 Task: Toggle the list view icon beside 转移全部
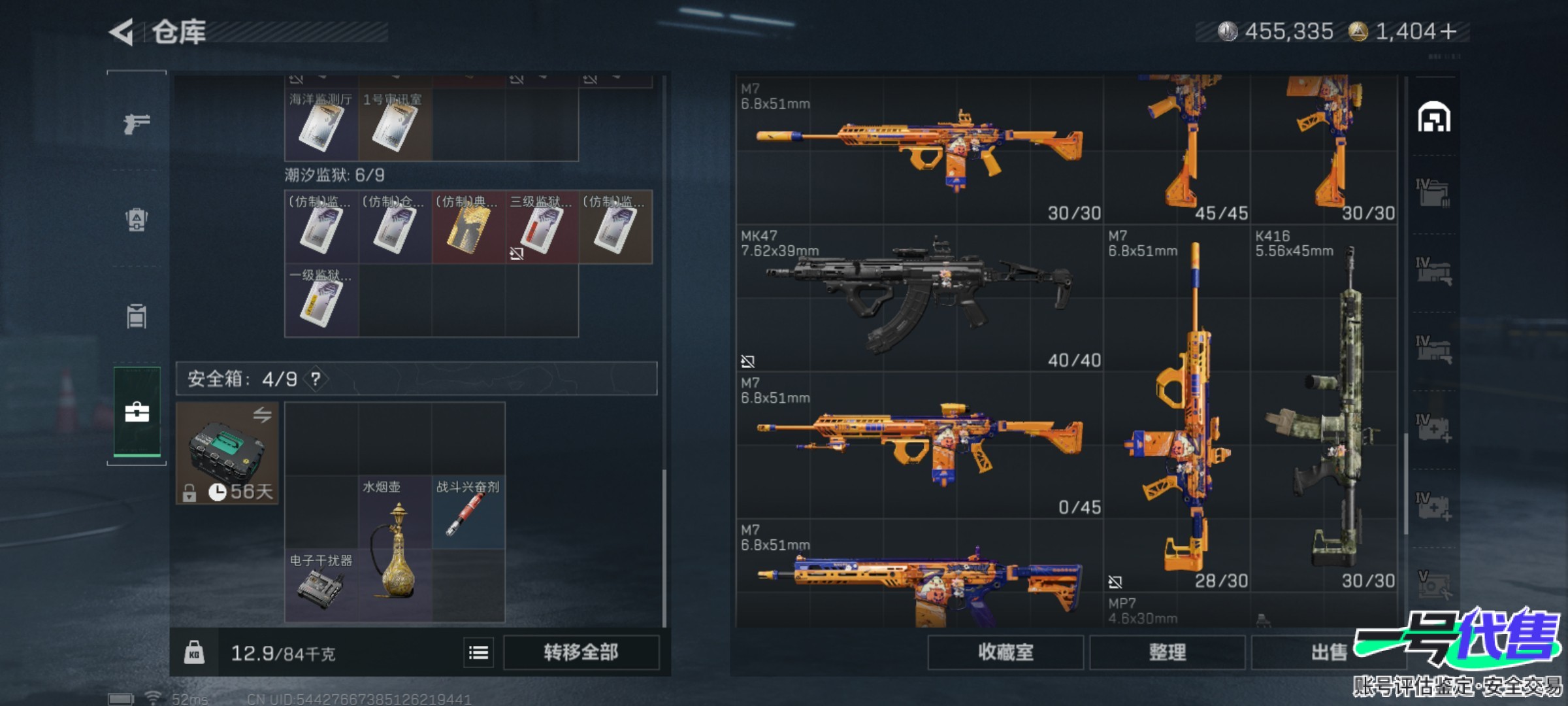coord(478,652)
